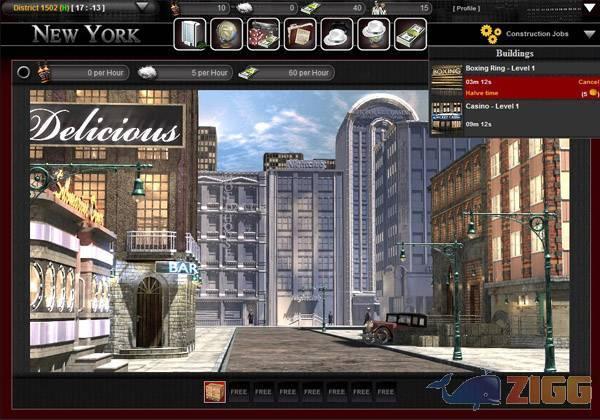Click the liquor bottle production icon

click(x=43, y=73)
